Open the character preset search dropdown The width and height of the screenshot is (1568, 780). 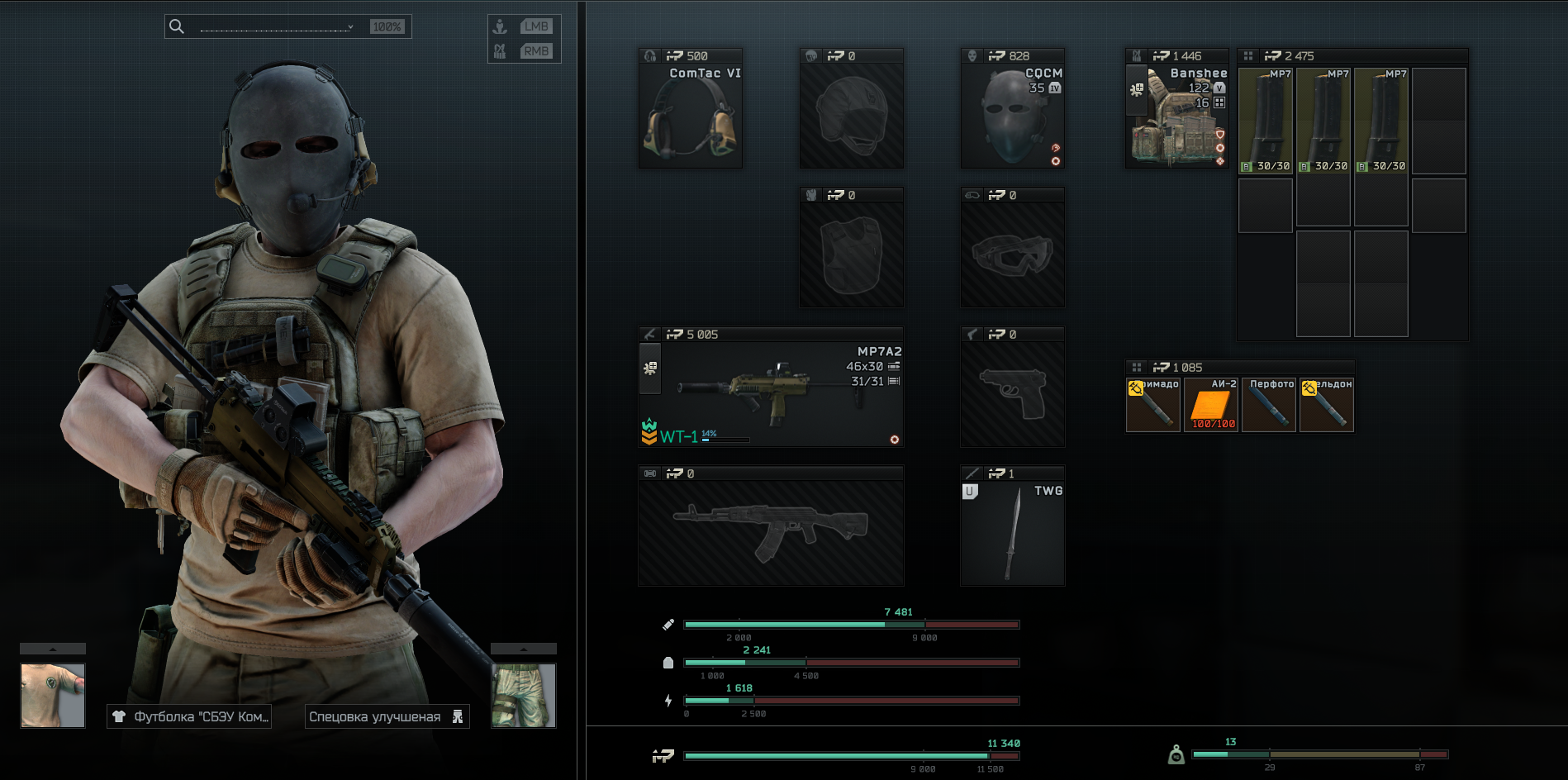[x=278, y=26]
